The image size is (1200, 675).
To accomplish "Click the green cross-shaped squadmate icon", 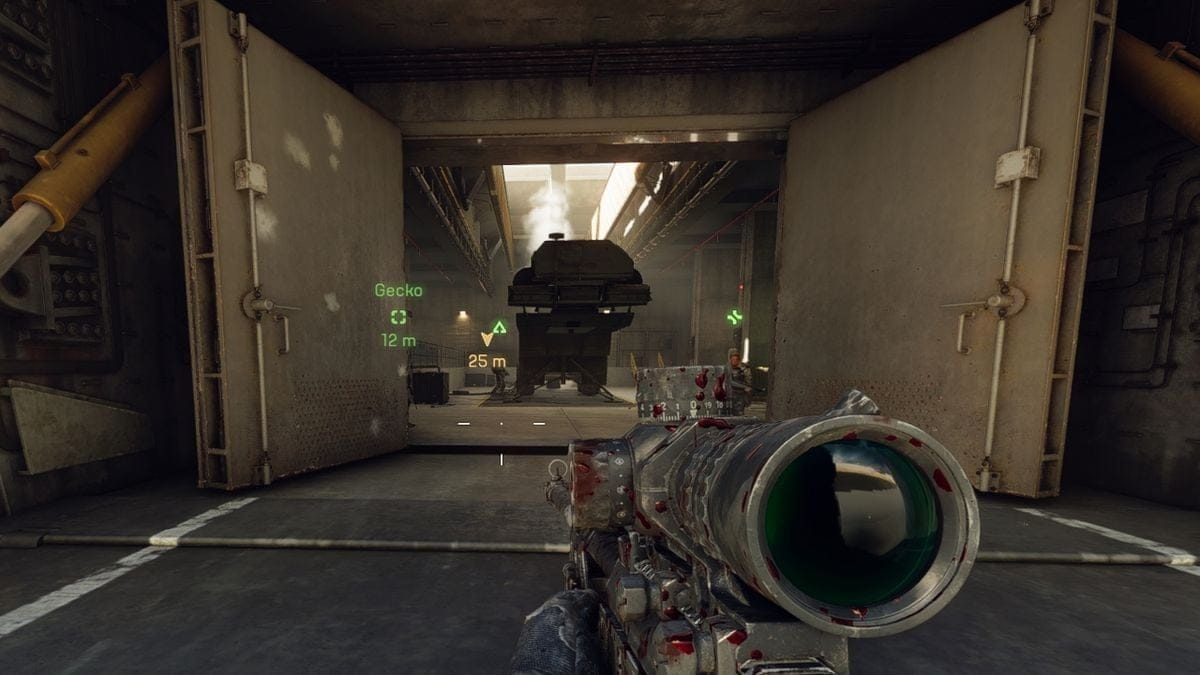I will tap(735, 317).
